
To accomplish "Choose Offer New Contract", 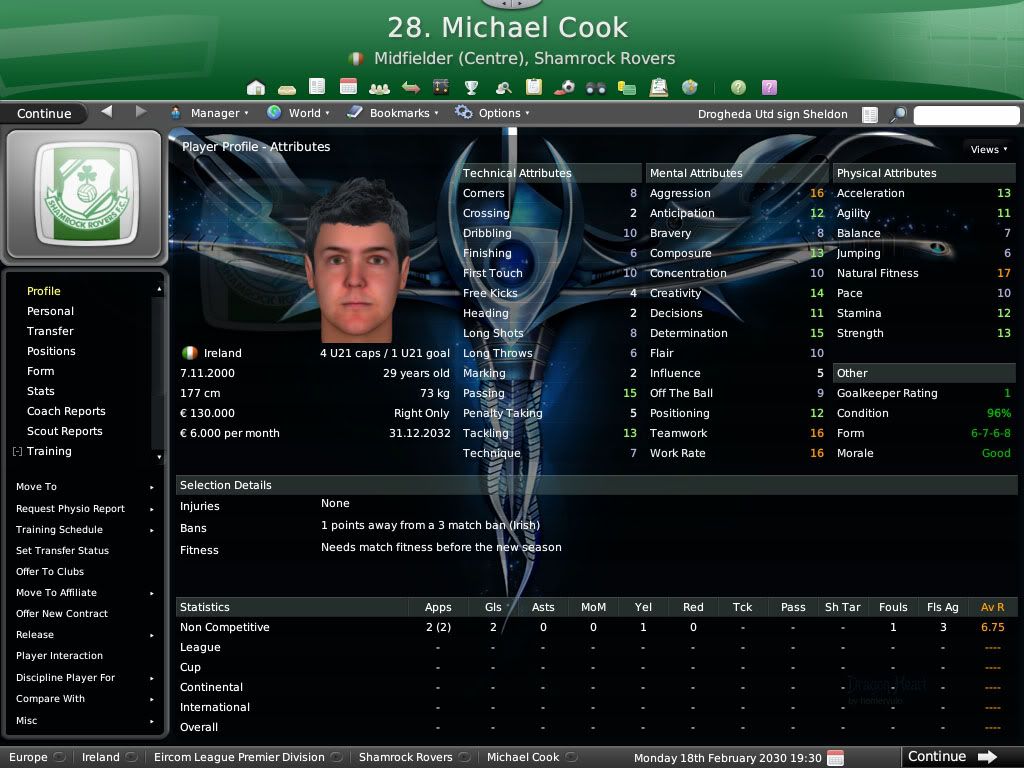I will tap(62, 613).
